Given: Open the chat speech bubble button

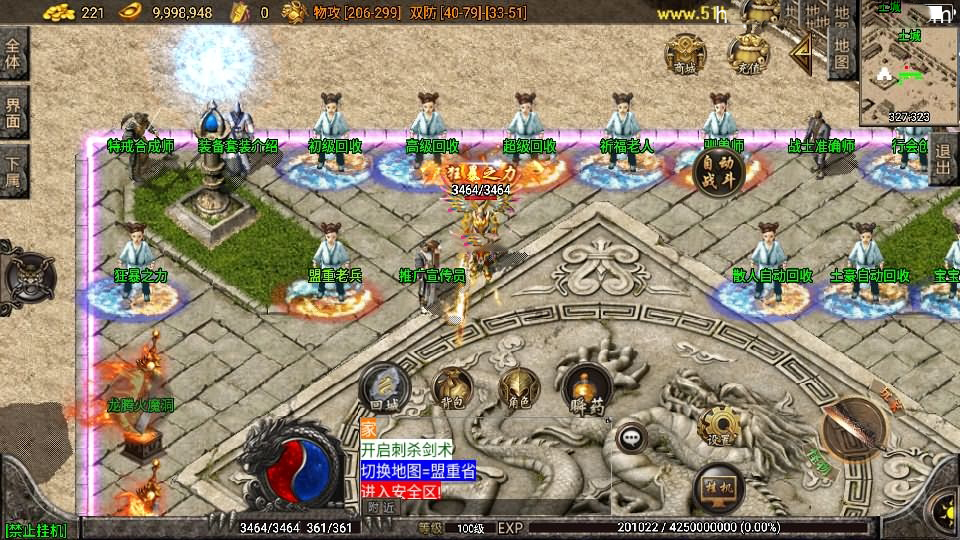Looking at the screenshot, I should (x=631, y=437).
